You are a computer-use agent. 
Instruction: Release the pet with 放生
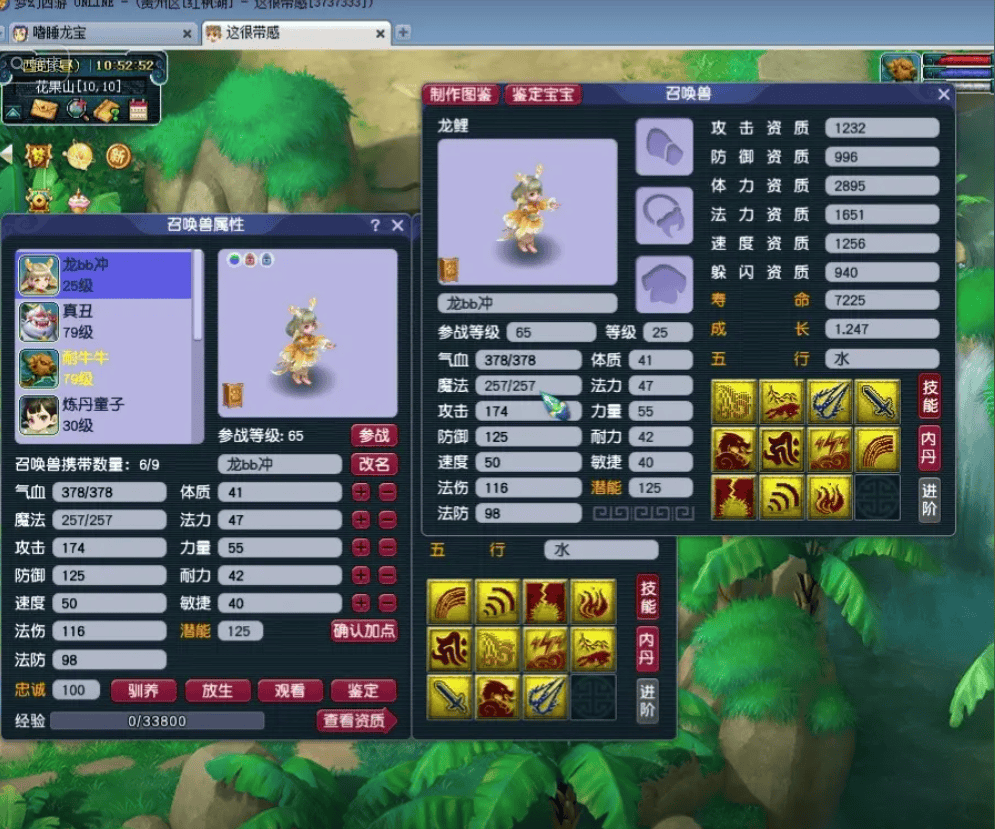click(x=217, y=691)
